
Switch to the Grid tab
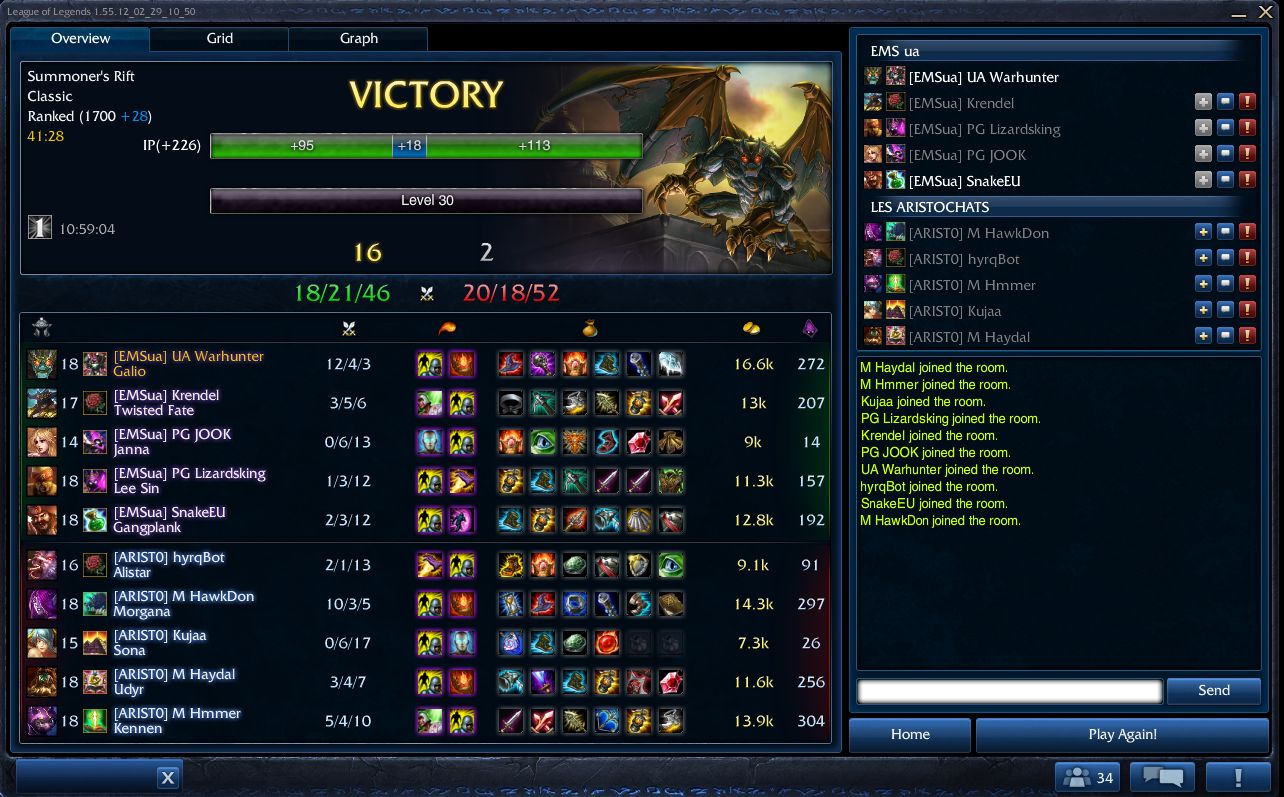[x=219, y=38]
